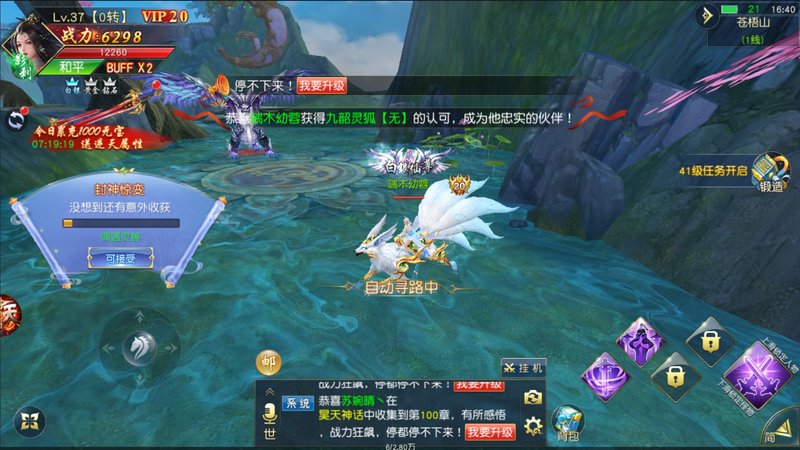The height and width of the screenshot is (450, 800).
Task: Accept the quest with 可接受 button
Action: pos(111,256)
